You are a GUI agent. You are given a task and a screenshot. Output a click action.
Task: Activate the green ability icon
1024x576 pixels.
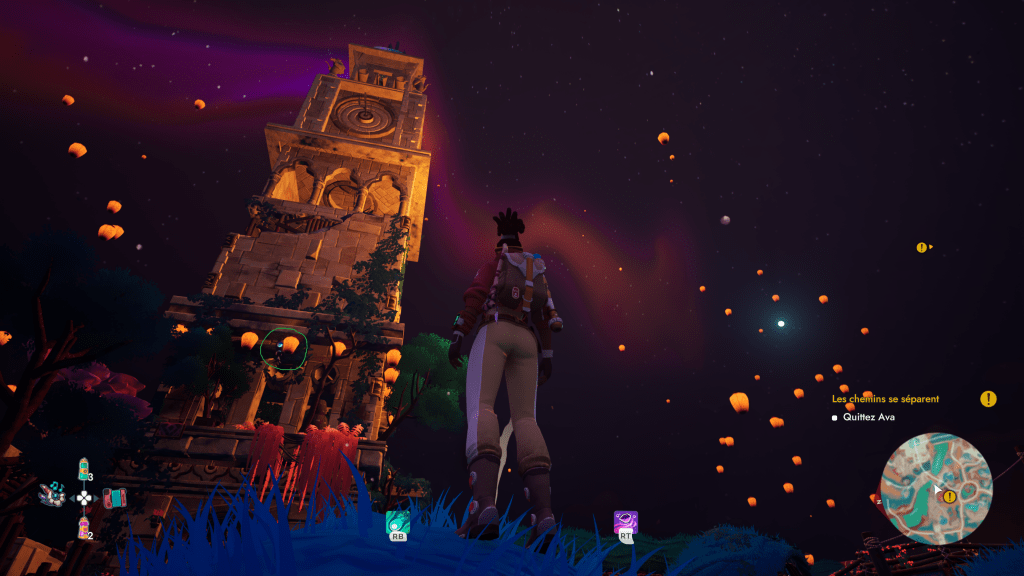[398, 522]
